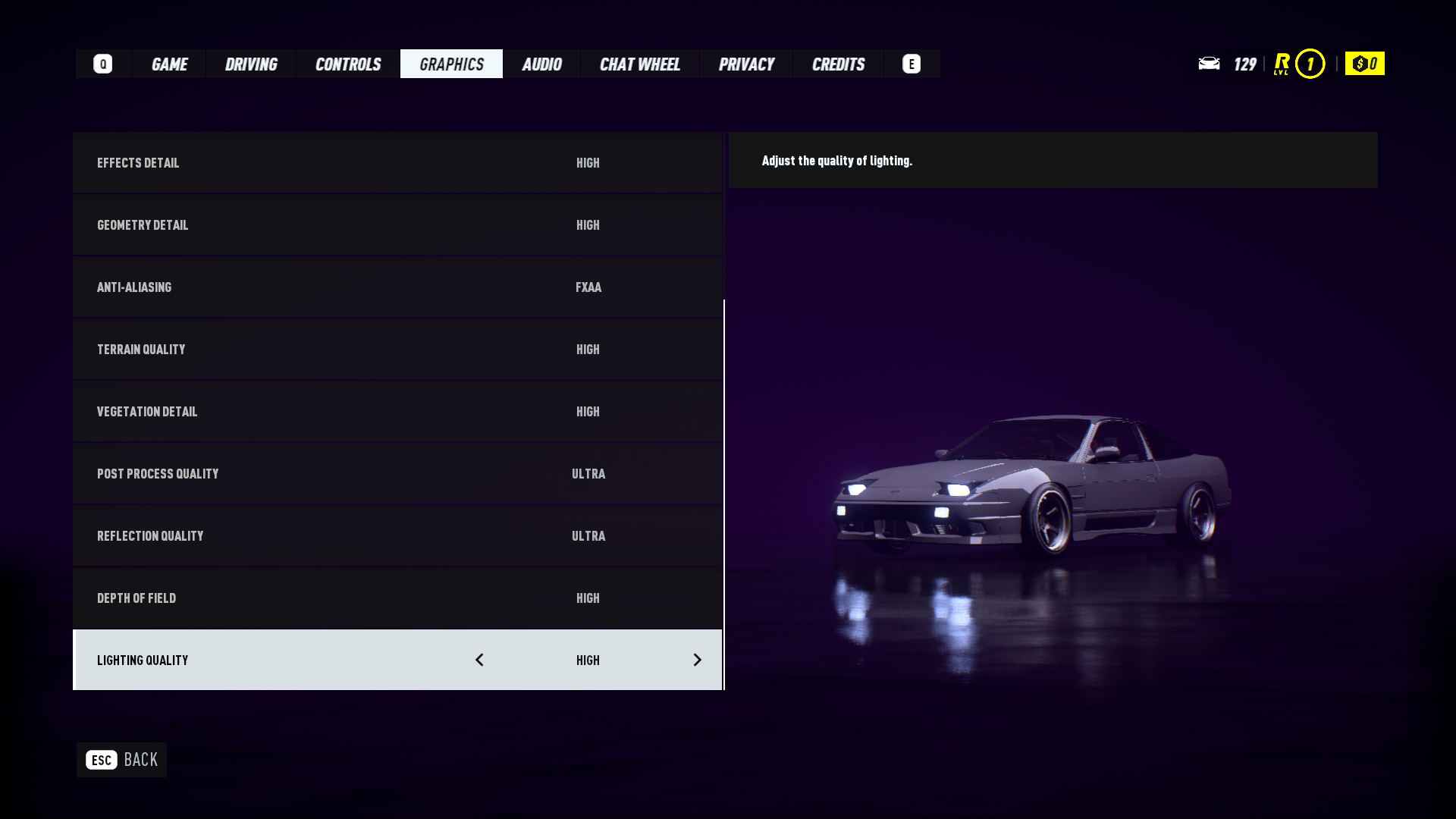Raise Lighting Quality with right arrow
1456x819 pixels.
[697, 660]
